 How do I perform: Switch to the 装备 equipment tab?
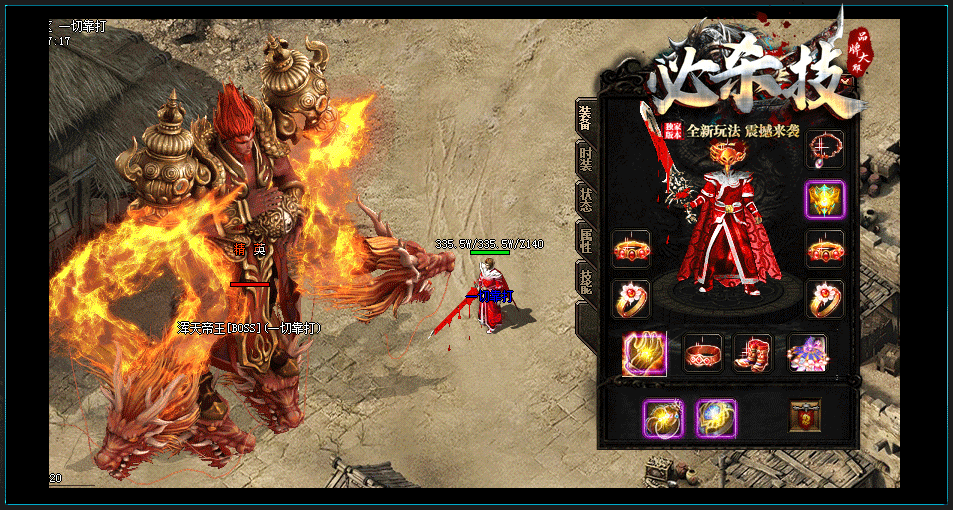[585, 118]
